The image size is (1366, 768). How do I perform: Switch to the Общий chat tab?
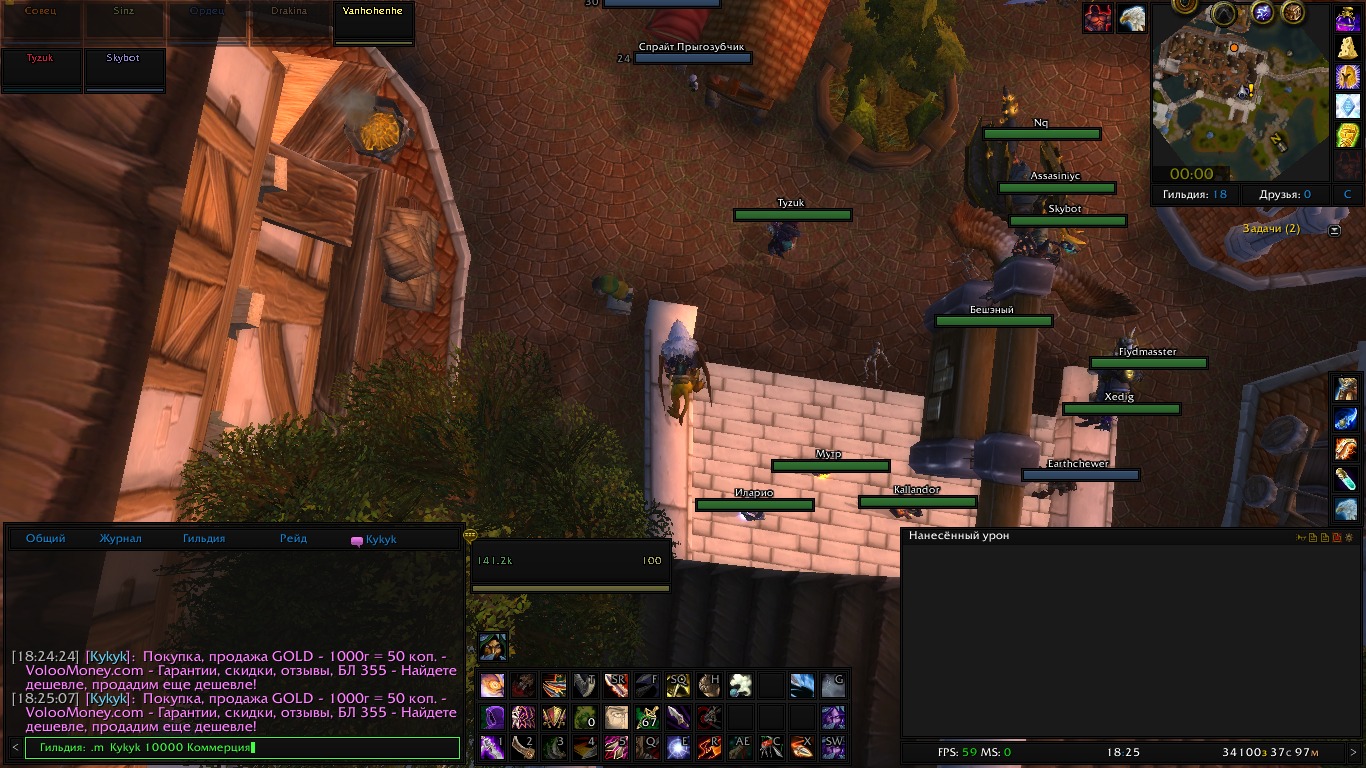[46, 539]
